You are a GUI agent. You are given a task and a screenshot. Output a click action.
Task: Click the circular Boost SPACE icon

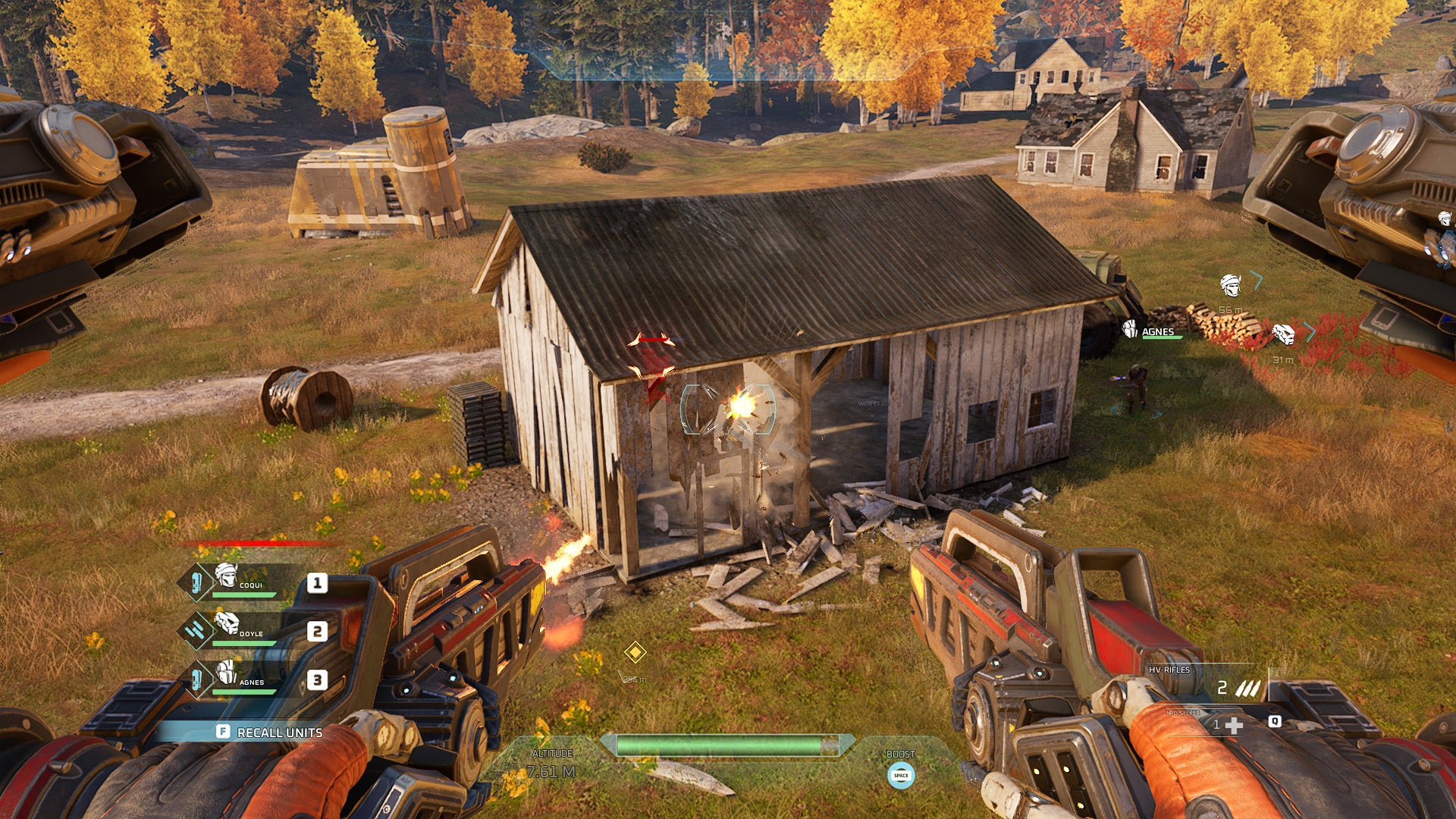pyautogui.click(x=900, y=775)
